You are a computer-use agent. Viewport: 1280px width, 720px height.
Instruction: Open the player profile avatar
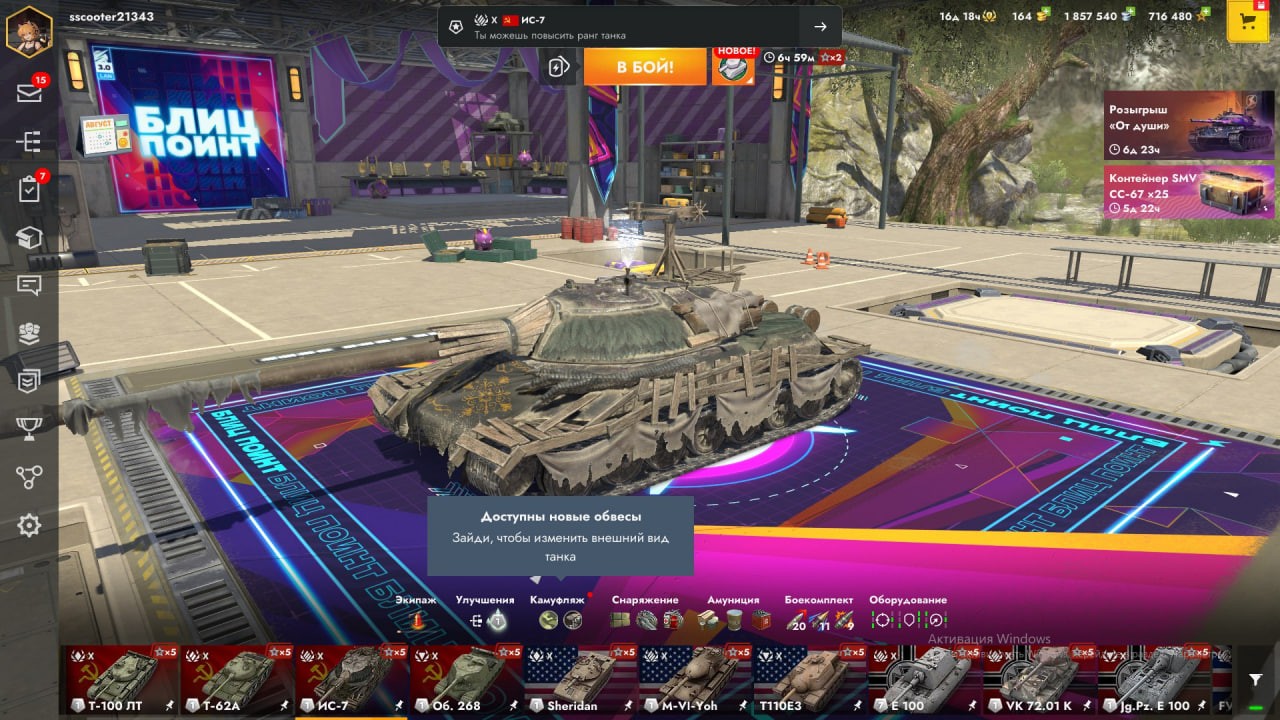pos(28,31)
